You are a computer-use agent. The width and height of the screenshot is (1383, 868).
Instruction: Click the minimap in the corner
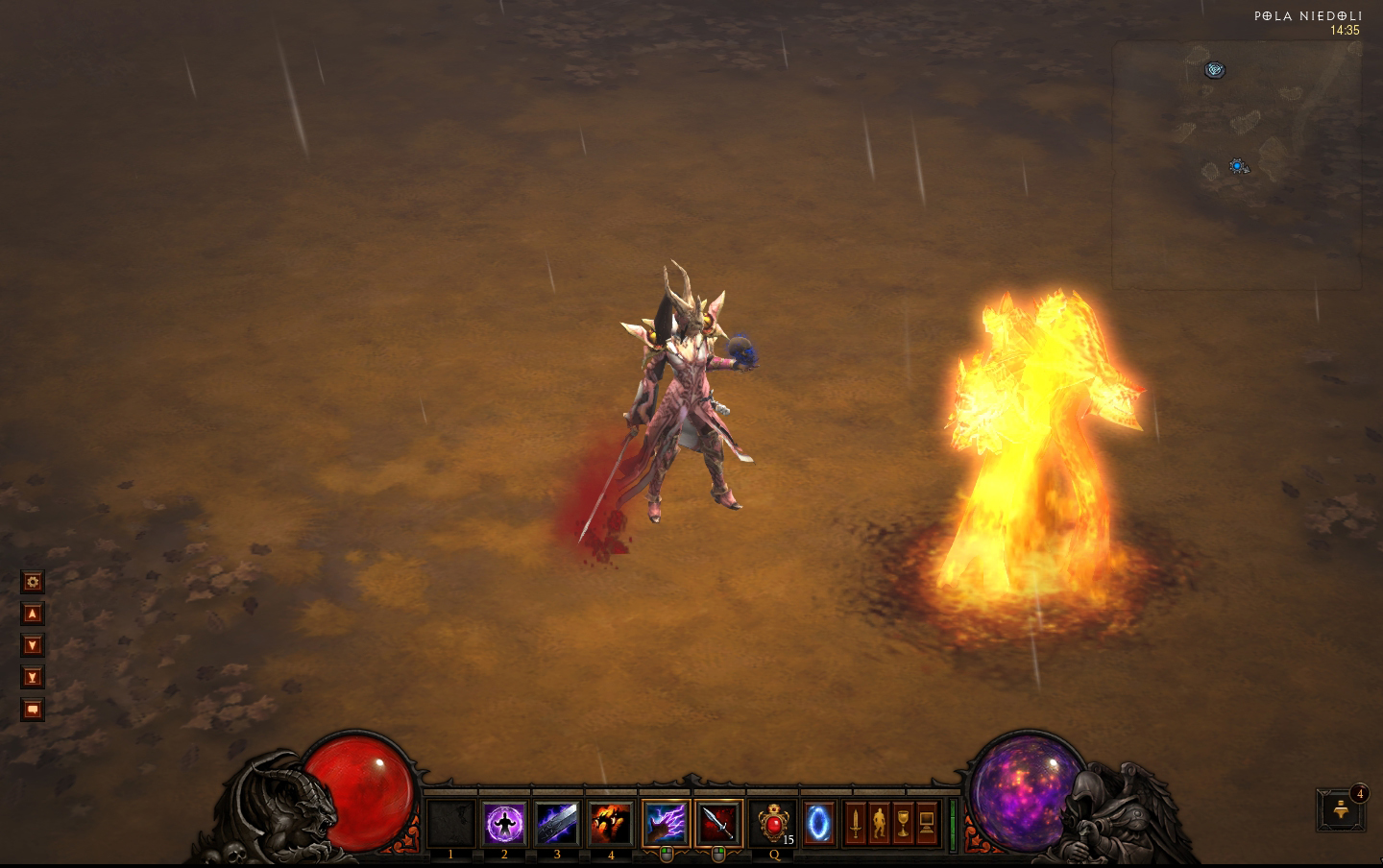point(1237,165)
